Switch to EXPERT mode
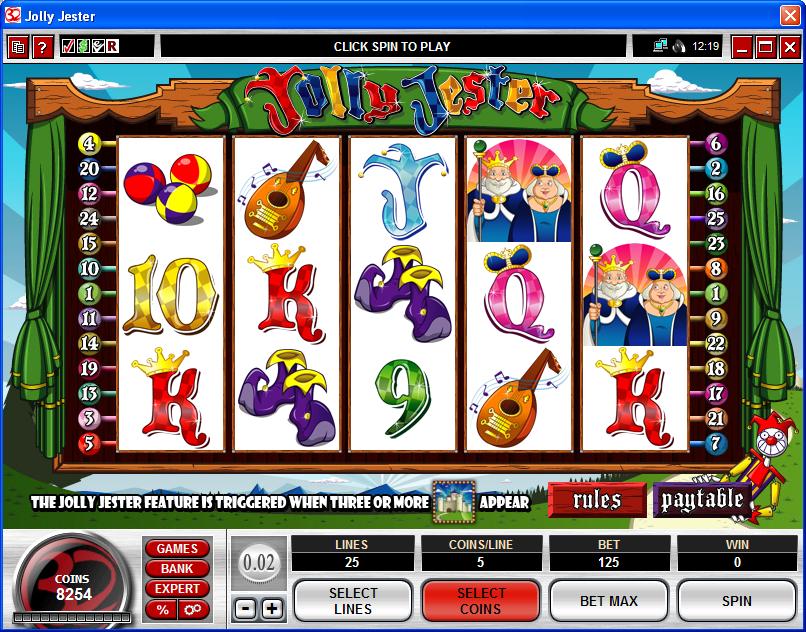This screenshot has width=806, height=632. (177, 588)
